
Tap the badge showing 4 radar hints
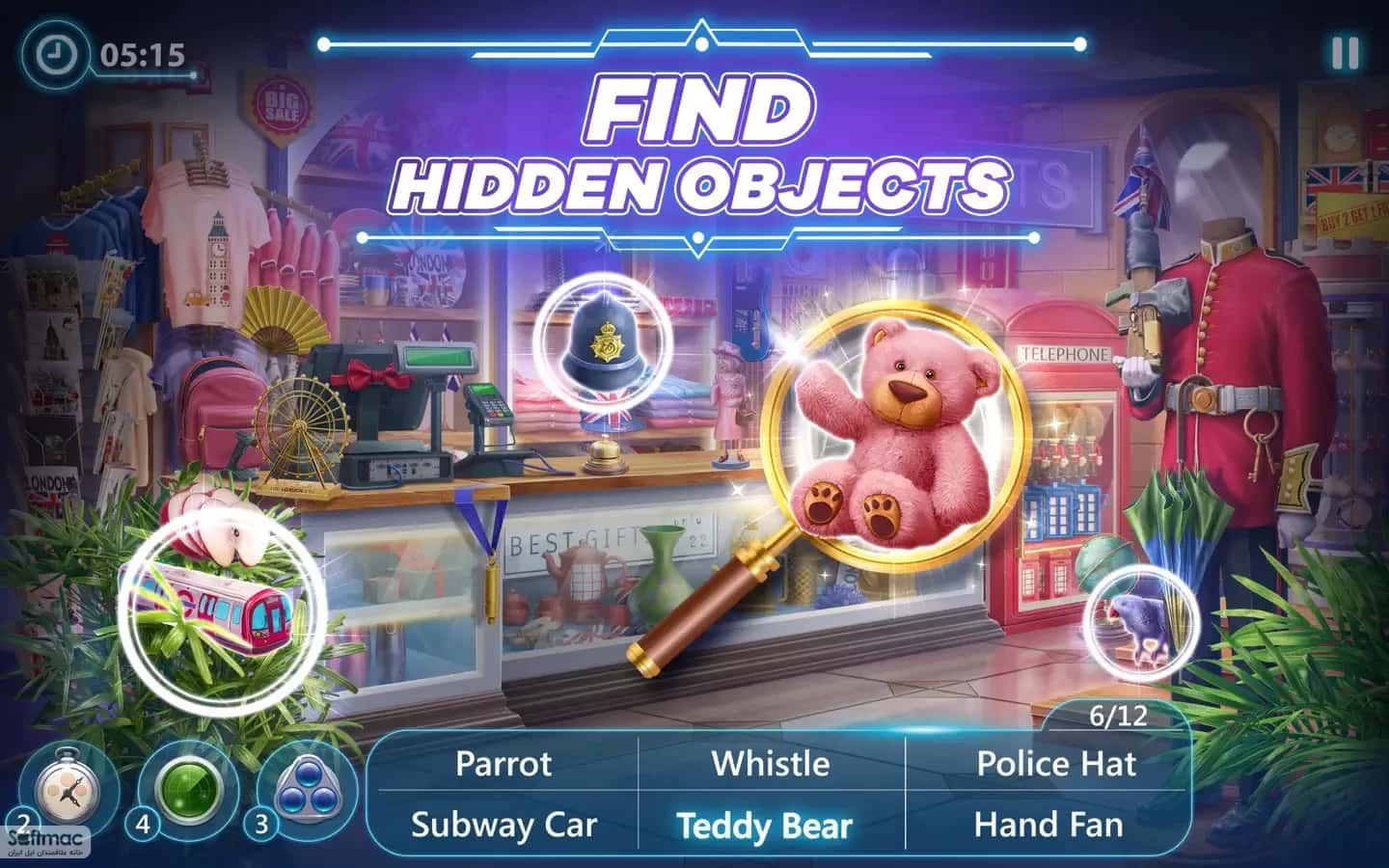[x=142, y=827]
